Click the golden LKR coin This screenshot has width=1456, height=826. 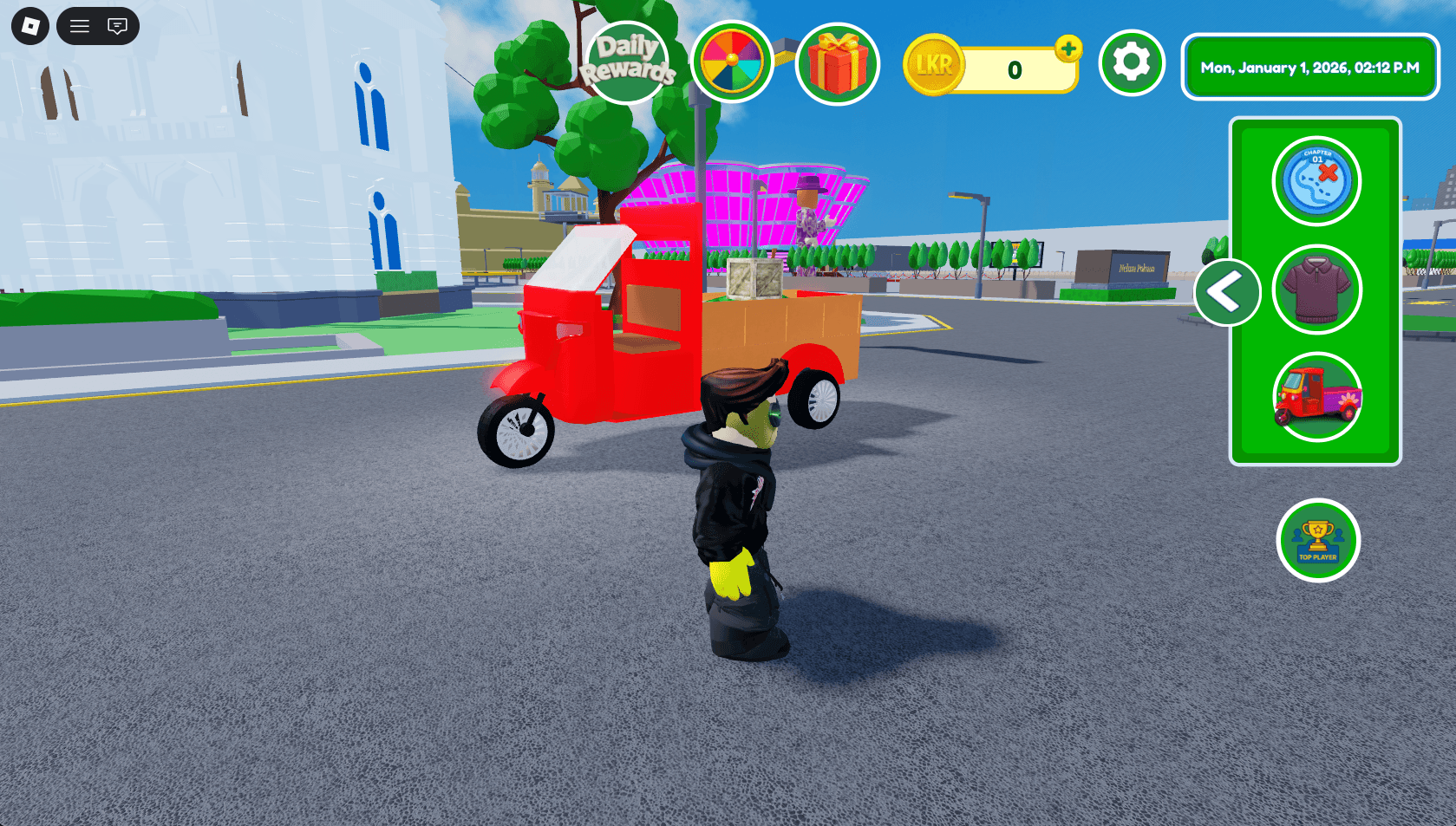tap(934, 63)
